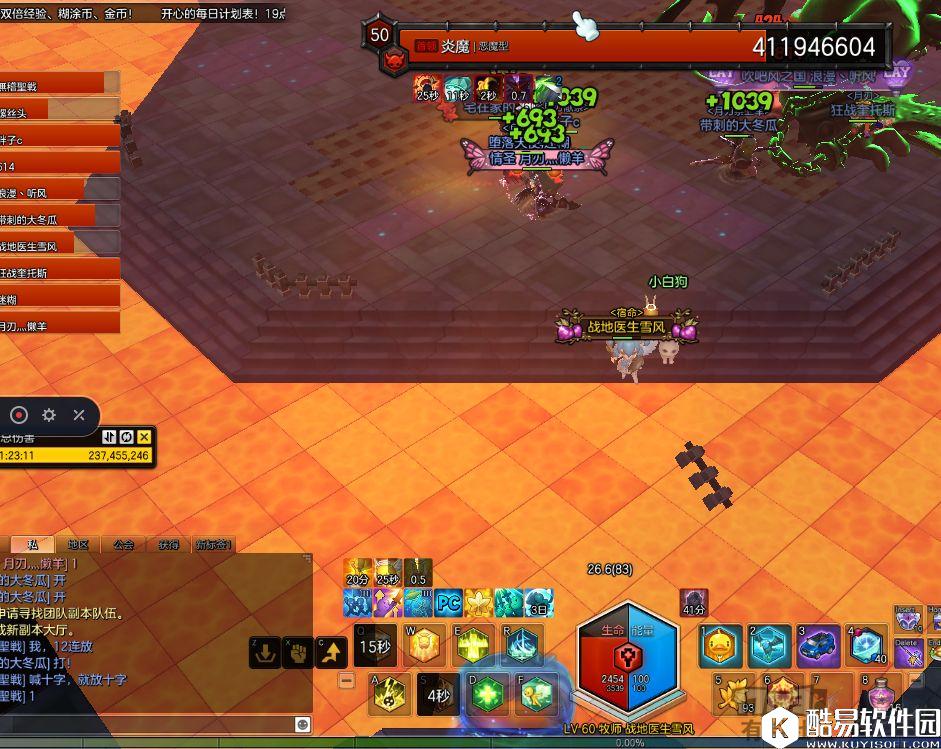Select party member 無檔聖戰 in the raid list
Image resolution: width=941 pixels, height=749 pixels.
tap(55, 85)
